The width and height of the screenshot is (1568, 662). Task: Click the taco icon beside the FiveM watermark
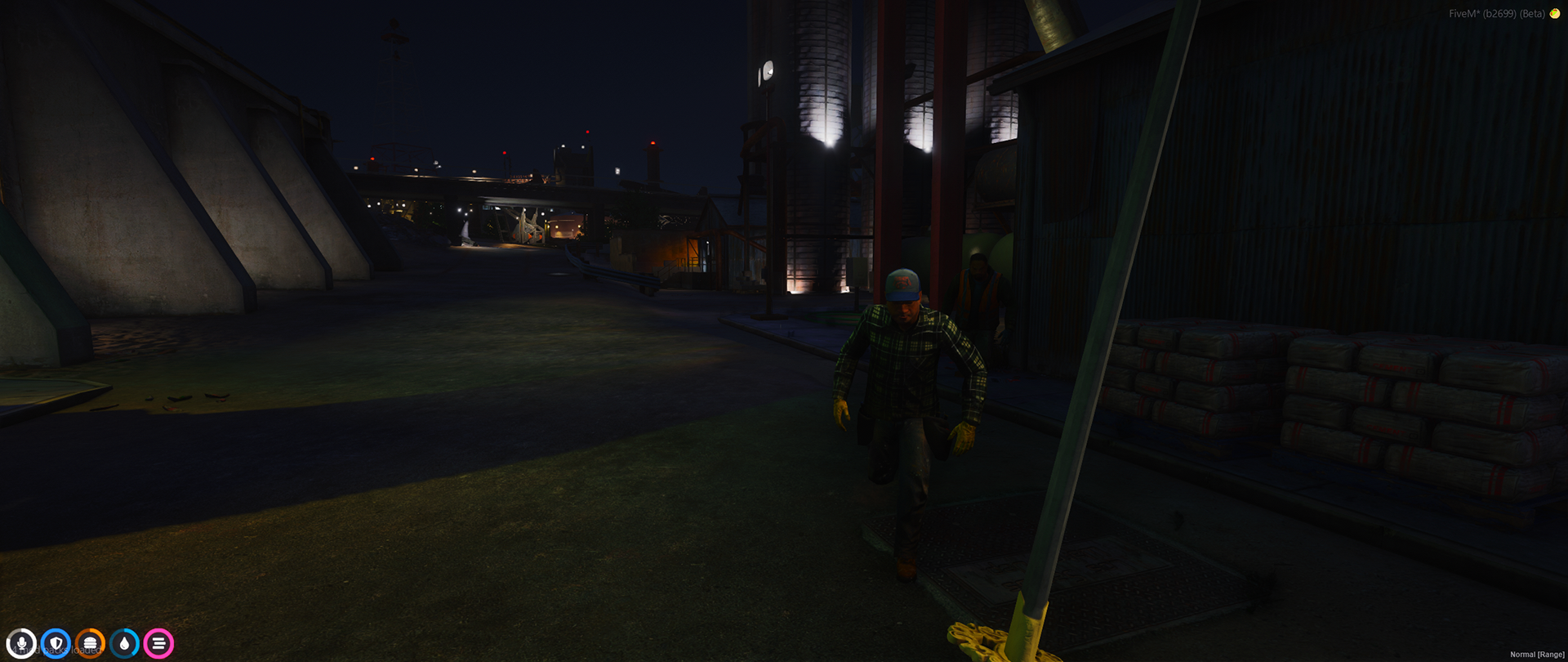coord(1555,14)
